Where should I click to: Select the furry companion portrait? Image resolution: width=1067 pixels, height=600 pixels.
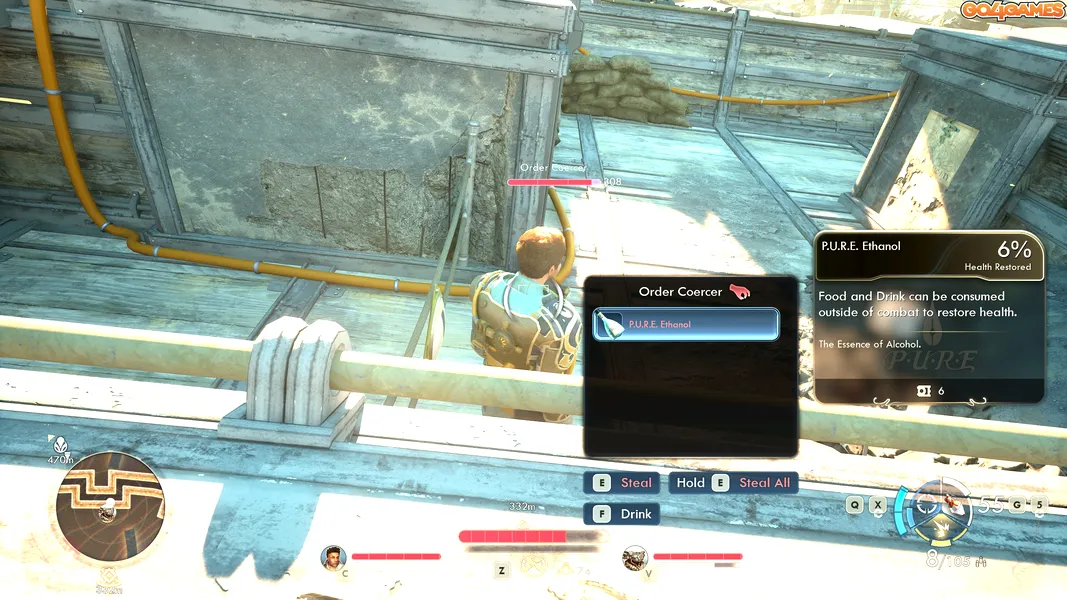pos(634,556)
